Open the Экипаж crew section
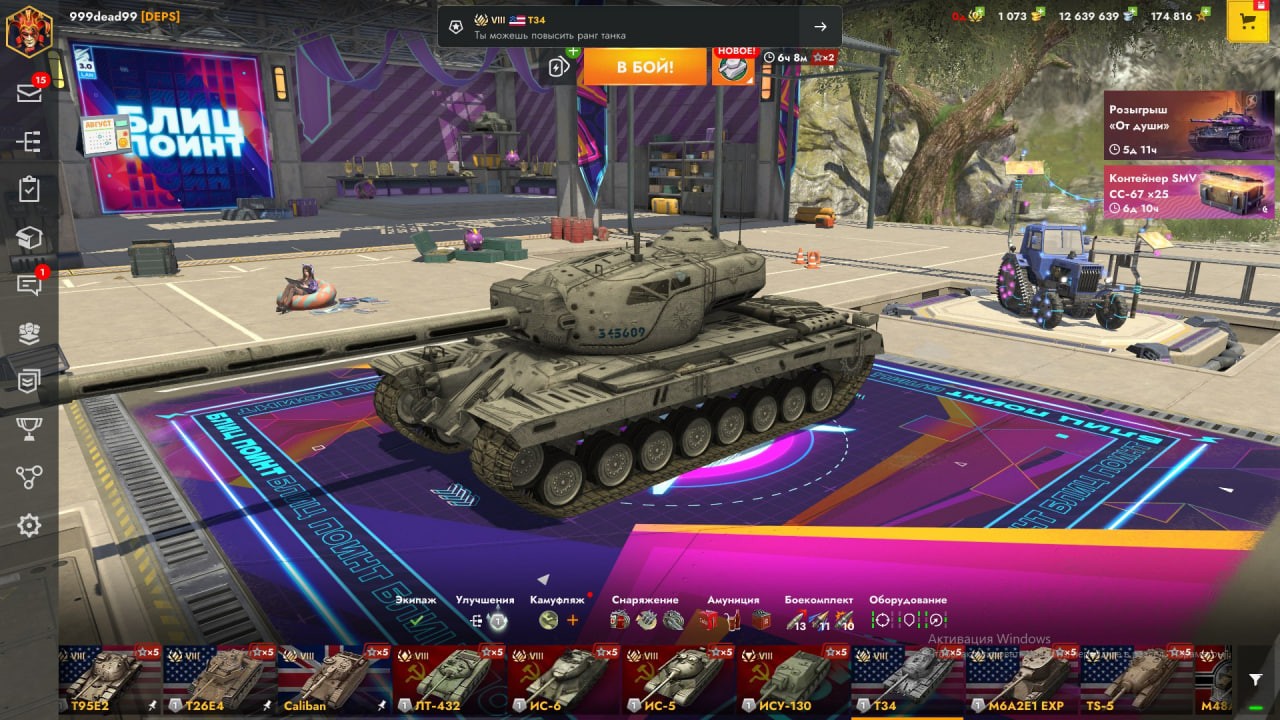The image size is (1280, 720). point(416,620)
